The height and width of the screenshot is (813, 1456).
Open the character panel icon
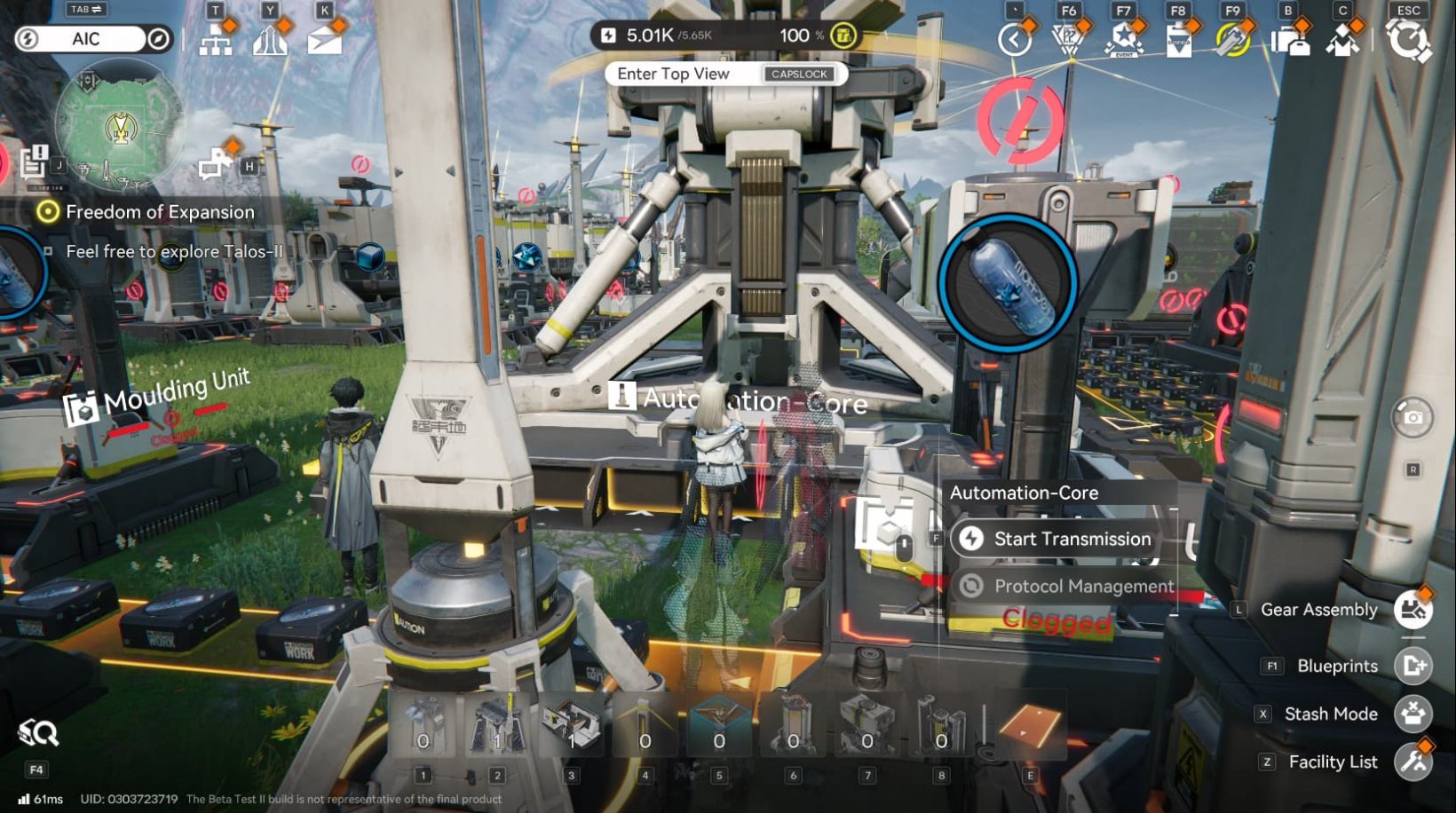coord(1343,39)
